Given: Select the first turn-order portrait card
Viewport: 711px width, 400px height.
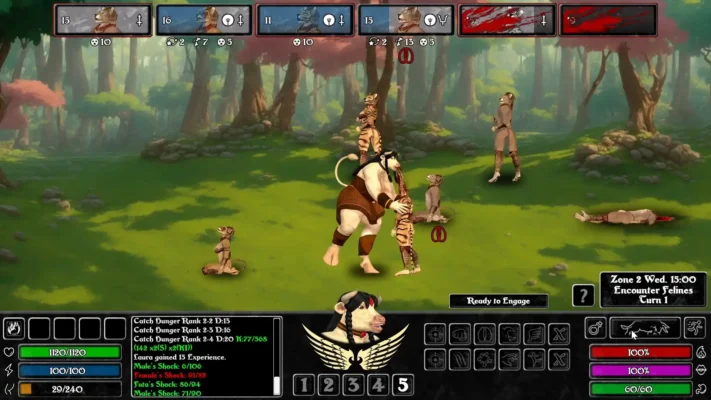Looking at the screenshot, I should pyautogui.click(x=102, y=20).
